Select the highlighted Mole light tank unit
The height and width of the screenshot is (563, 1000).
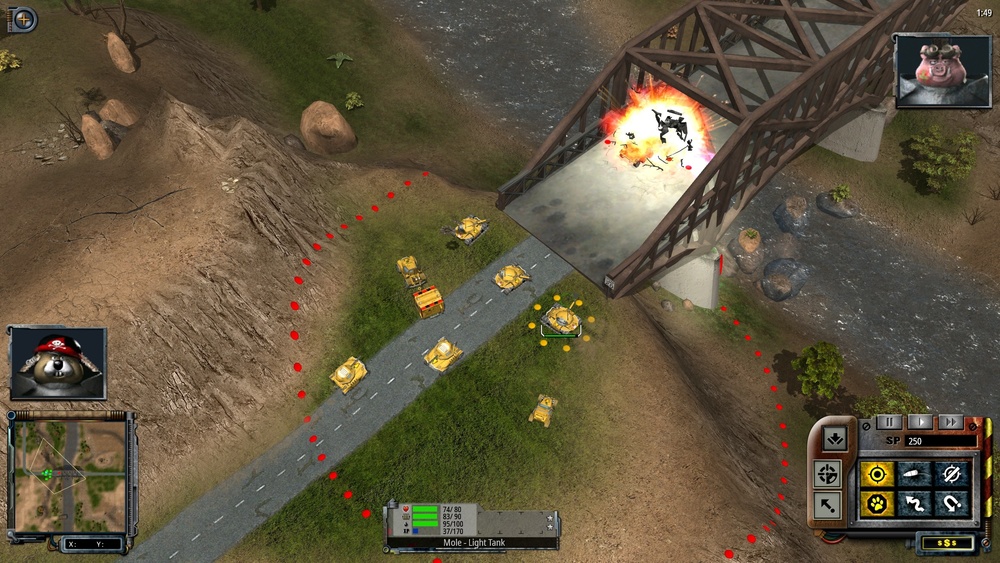pyautogui.click(x=561, y=320)
